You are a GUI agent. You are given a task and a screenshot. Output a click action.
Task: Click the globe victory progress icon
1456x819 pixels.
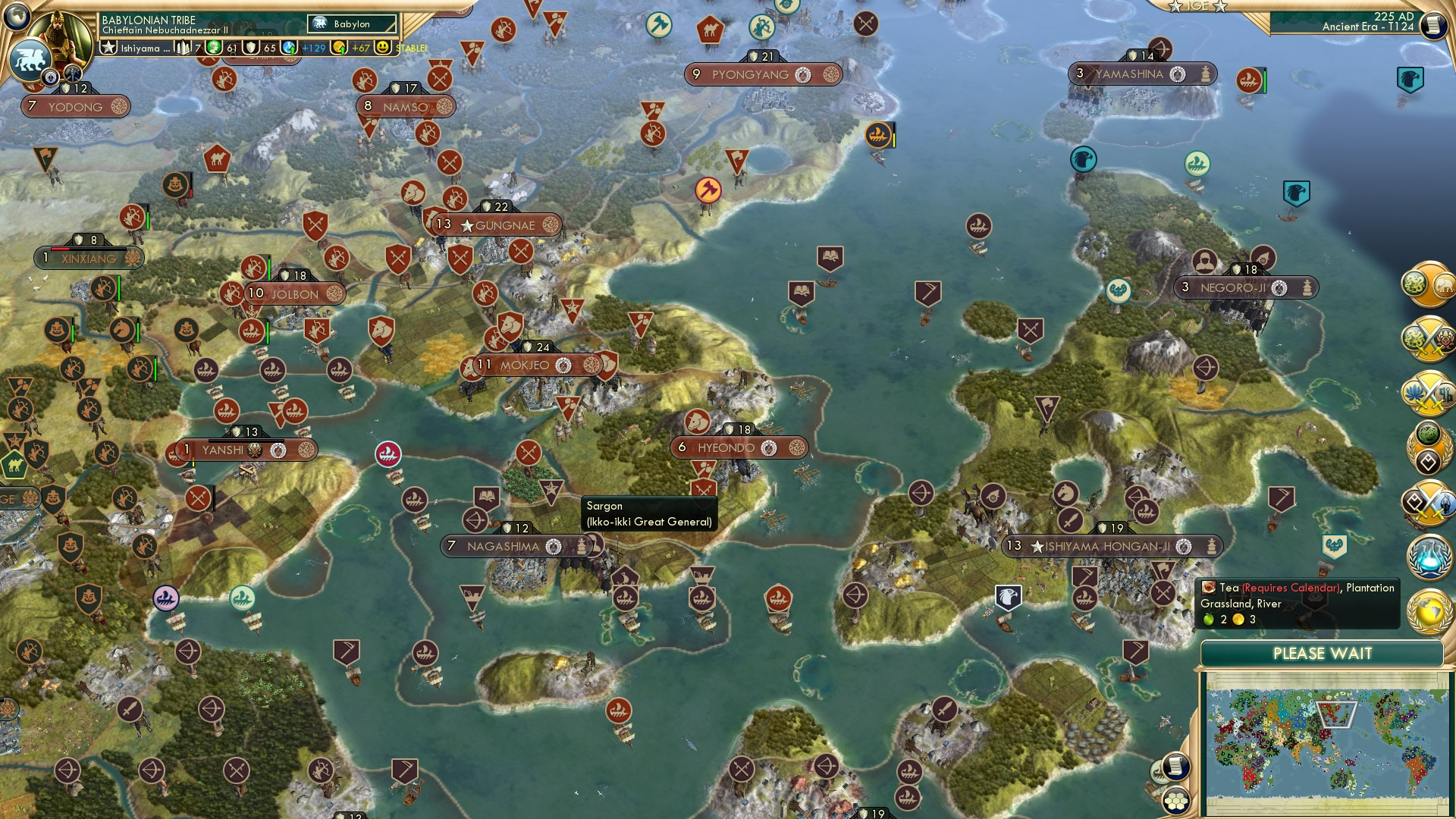[x=1429, y=610]
